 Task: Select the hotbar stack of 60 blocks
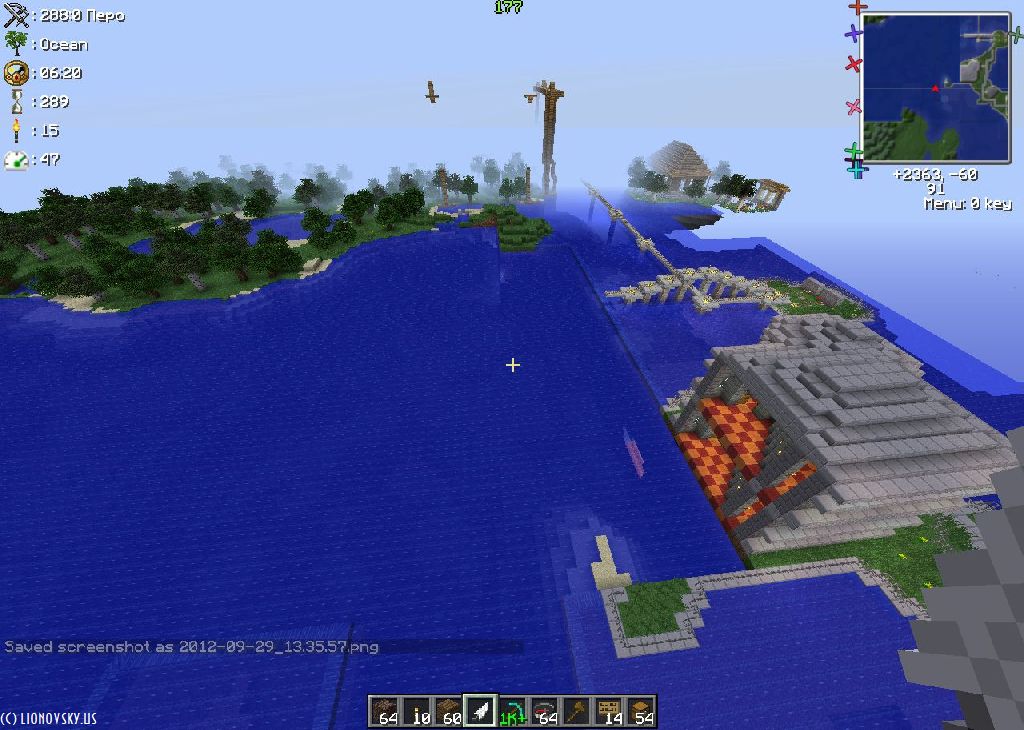[449, 711]
